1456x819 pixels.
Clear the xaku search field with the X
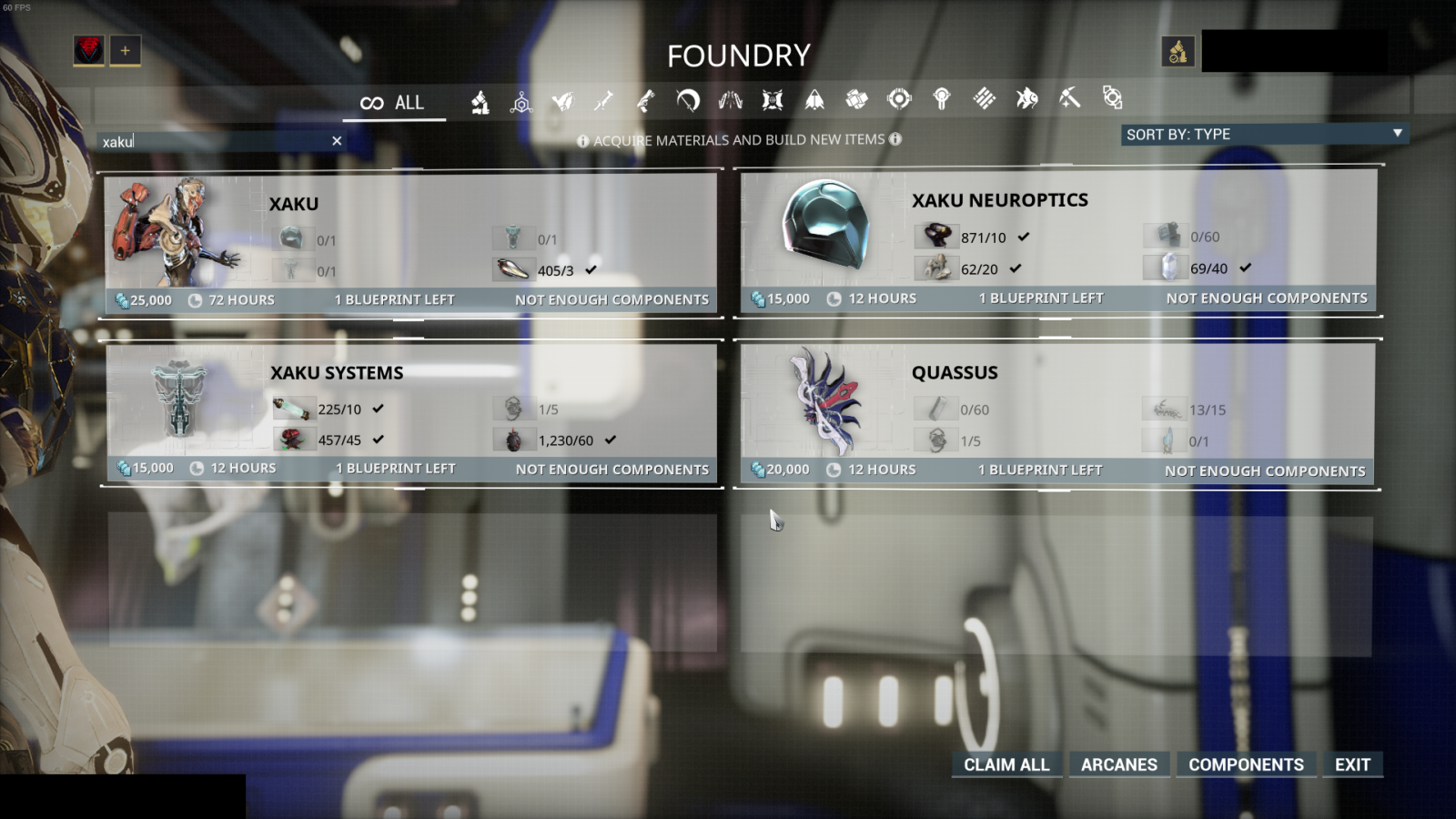coord(336,141)
